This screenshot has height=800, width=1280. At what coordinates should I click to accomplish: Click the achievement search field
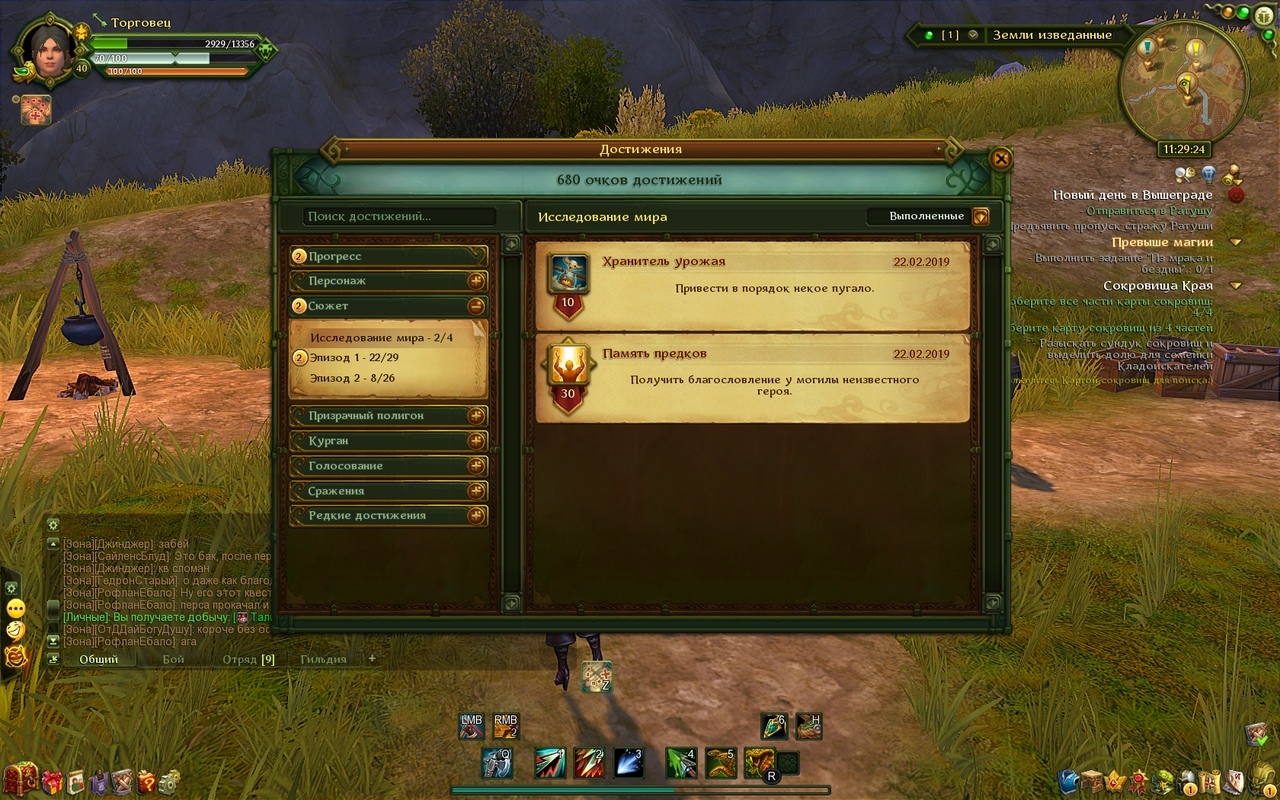(400, 216)
